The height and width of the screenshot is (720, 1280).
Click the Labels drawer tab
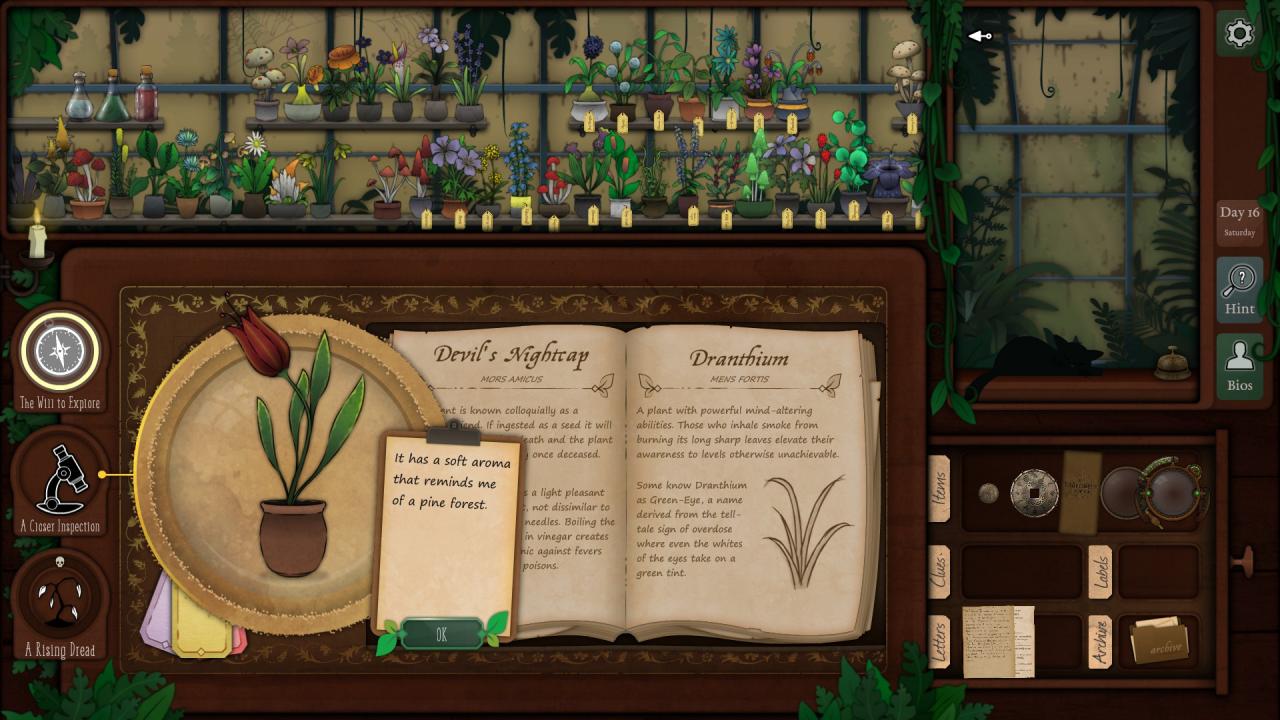click(x=1099, y=571)
